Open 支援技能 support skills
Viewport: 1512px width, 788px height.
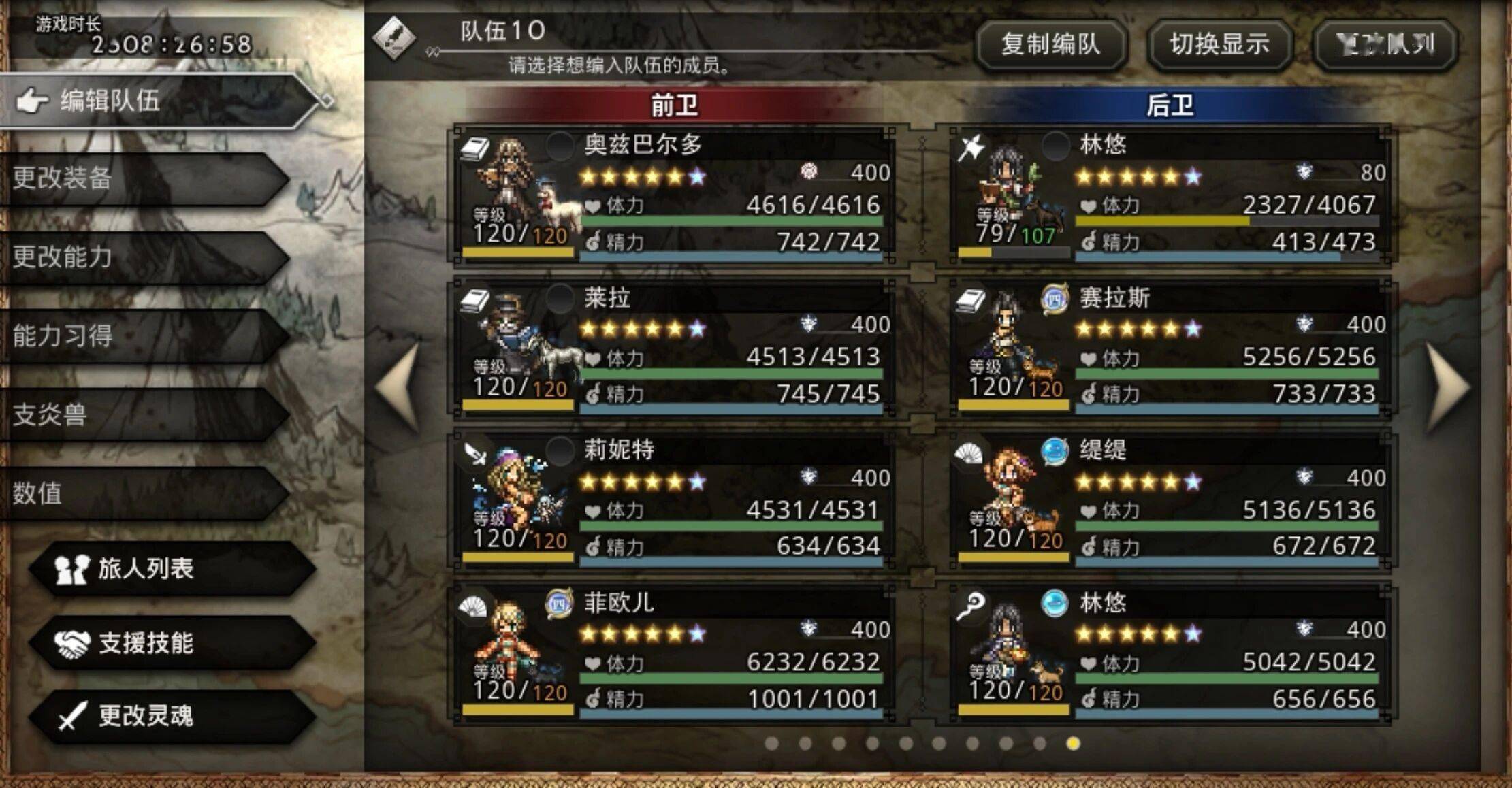click(170, 643)
